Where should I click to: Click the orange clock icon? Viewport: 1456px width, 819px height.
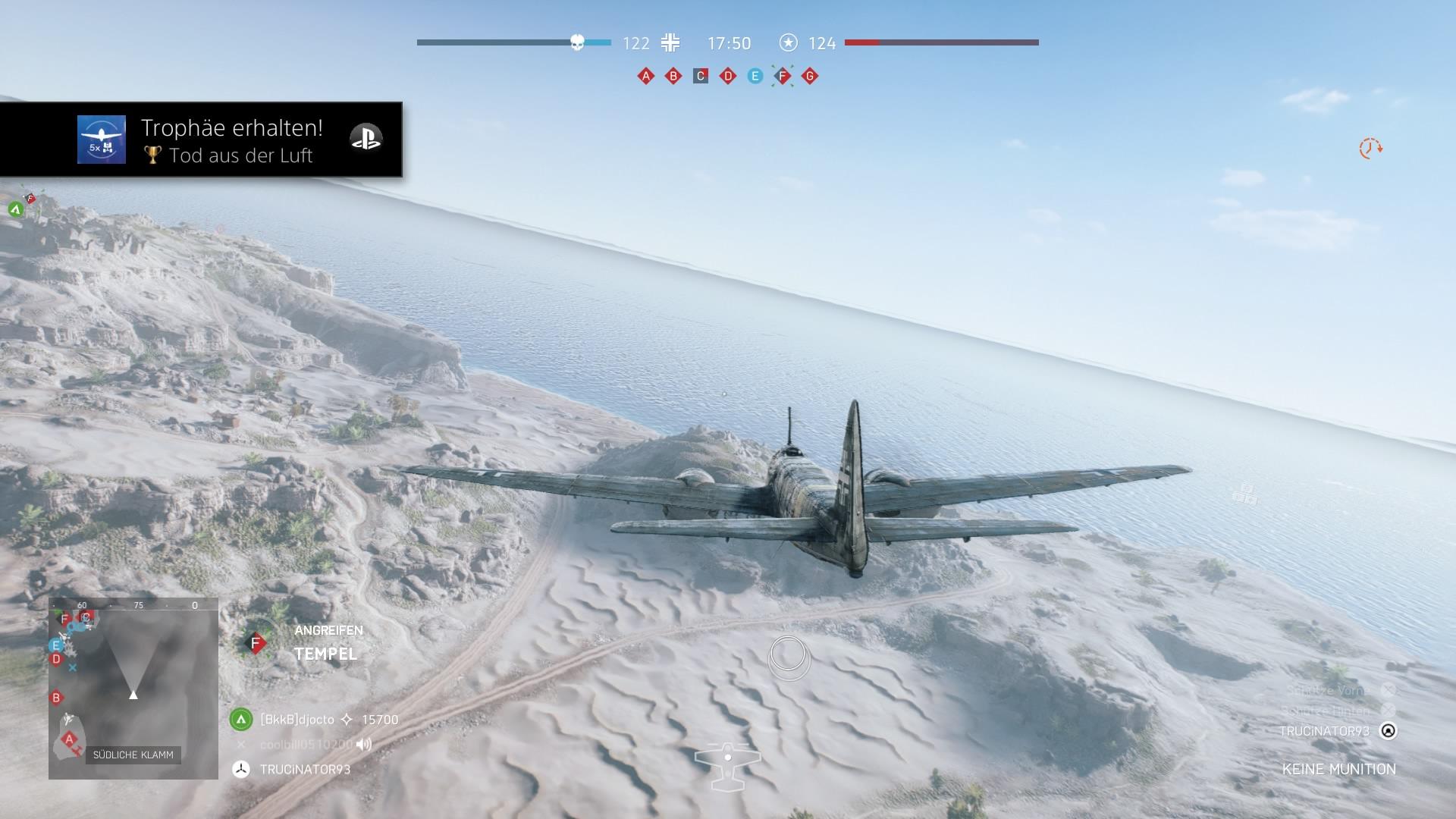1370,148
